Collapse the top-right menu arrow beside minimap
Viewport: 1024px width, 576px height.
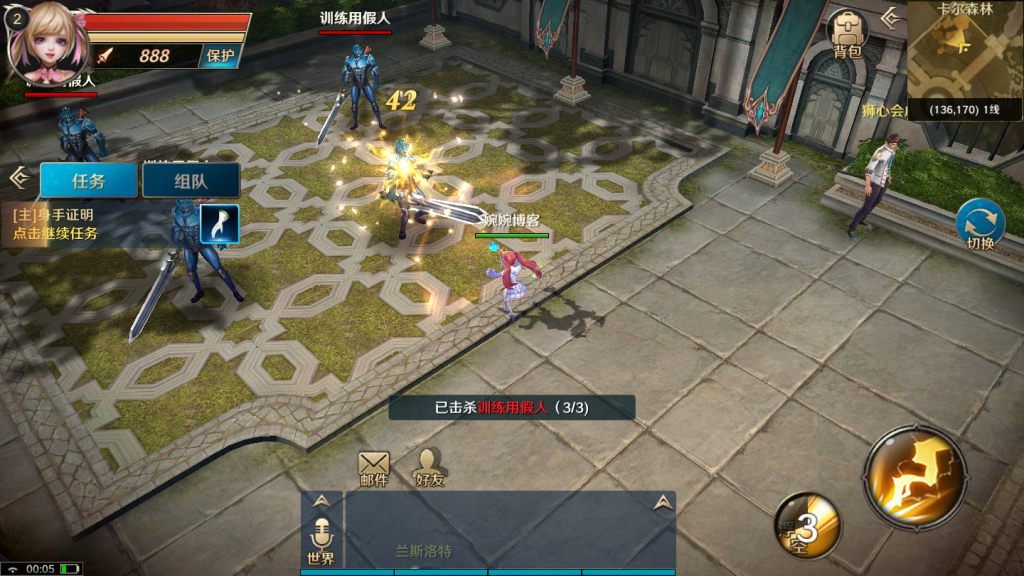(x=889, y=17)
